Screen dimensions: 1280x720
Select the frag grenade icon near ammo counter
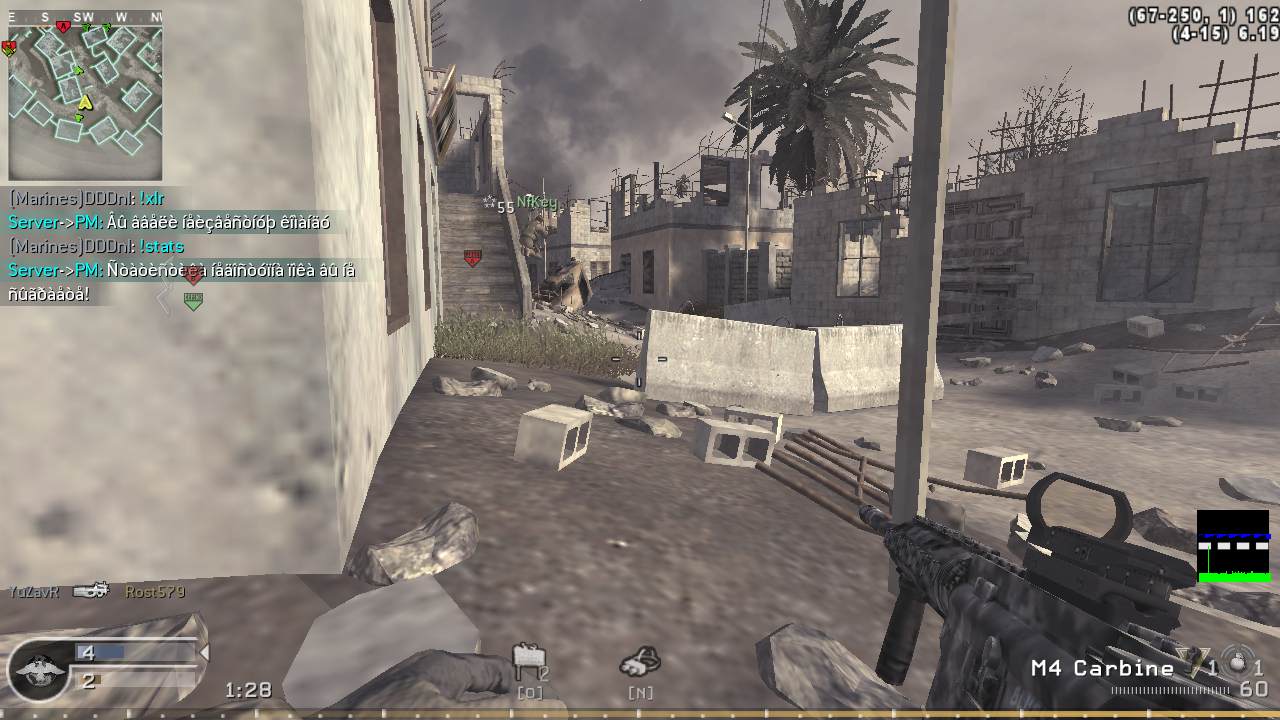(1236, 664)
